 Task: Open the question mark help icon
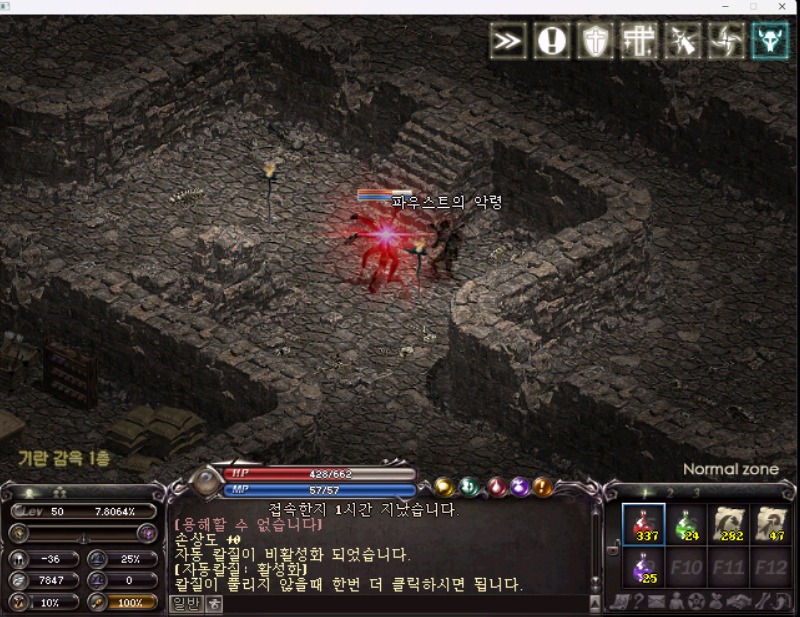pyautogui.click(x=639, y=601)
